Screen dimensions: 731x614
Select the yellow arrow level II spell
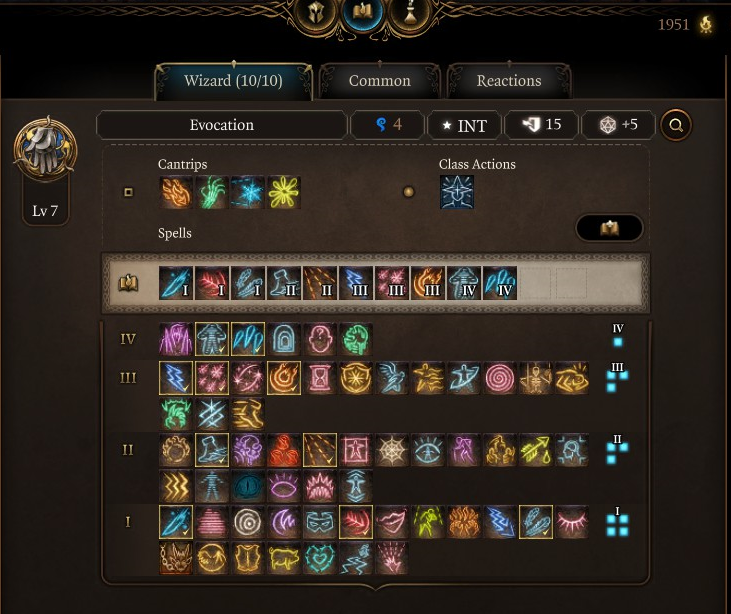coord(536,451)
